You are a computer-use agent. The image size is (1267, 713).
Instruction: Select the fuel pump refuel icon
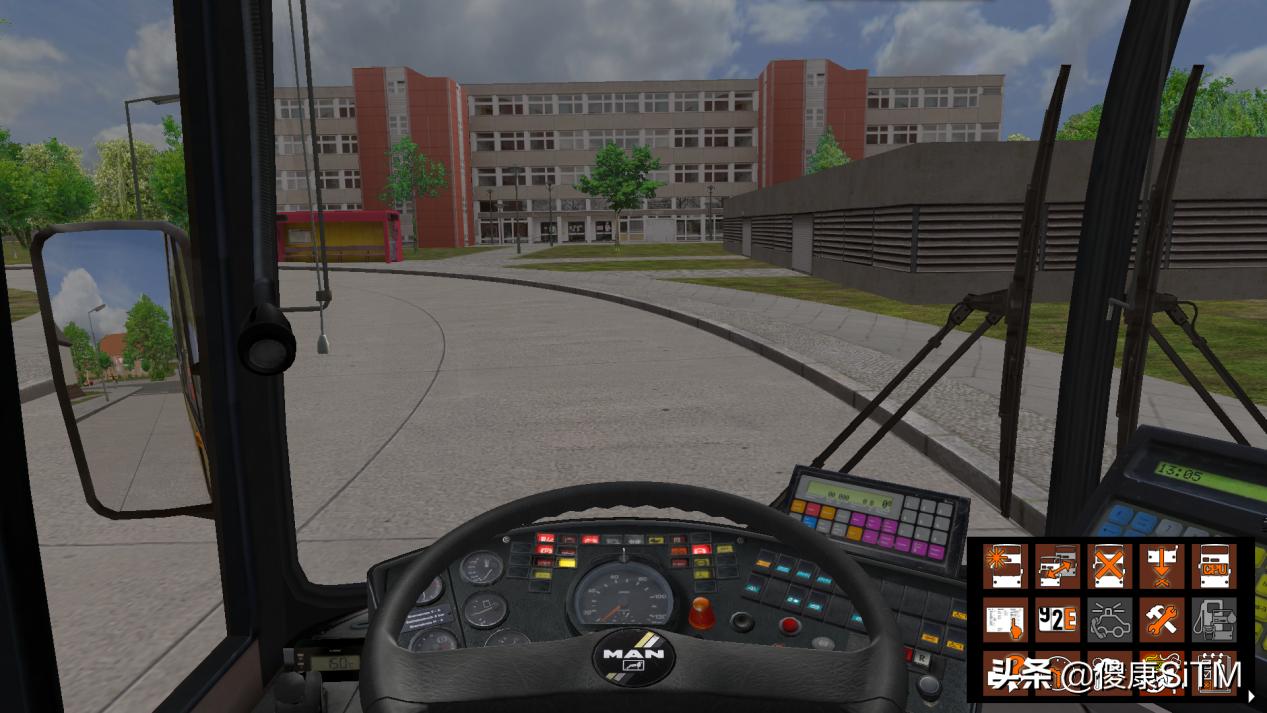[x=1213, y=620]
